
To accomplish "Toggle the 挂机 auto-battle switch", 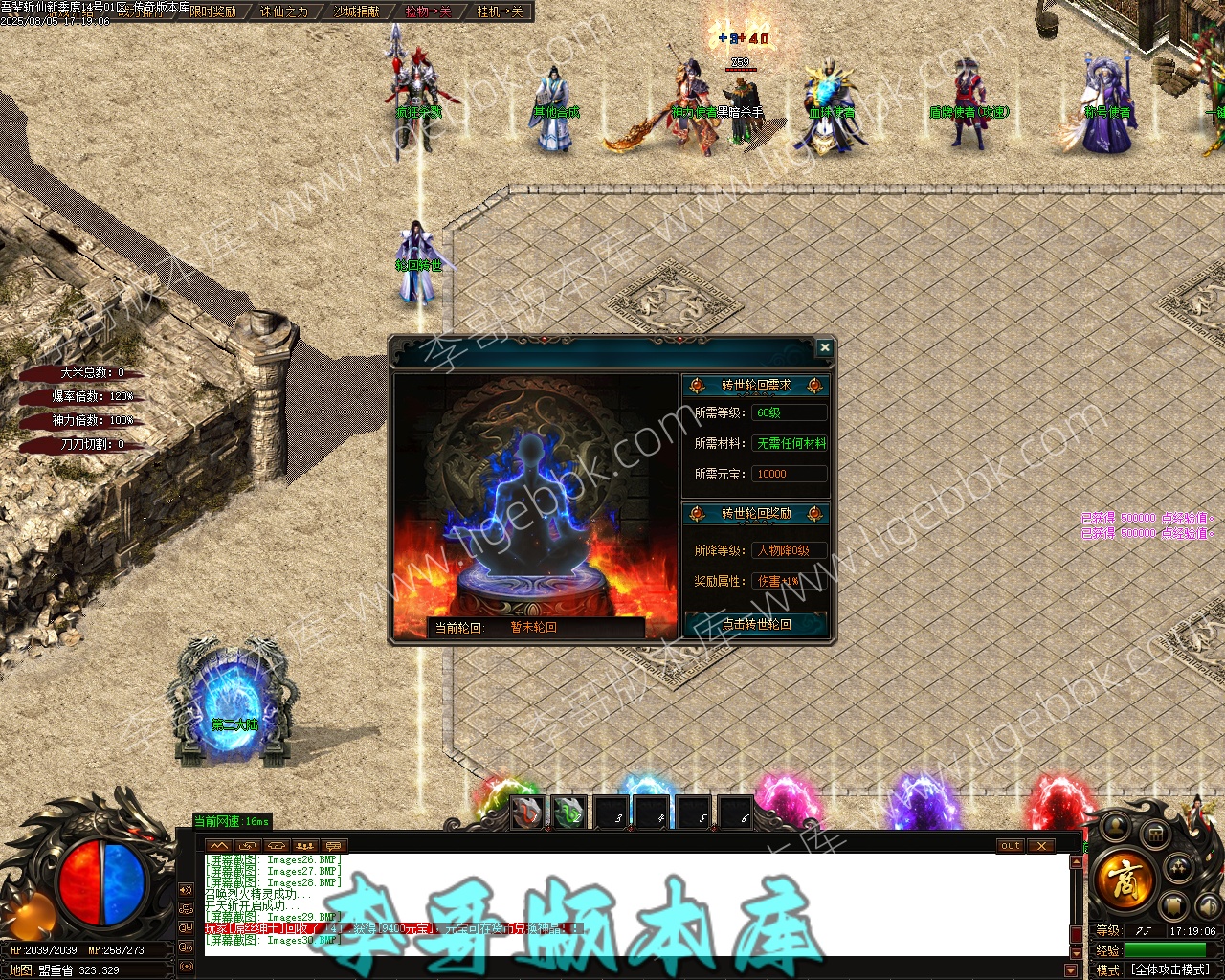I will (x=500, y=11).
